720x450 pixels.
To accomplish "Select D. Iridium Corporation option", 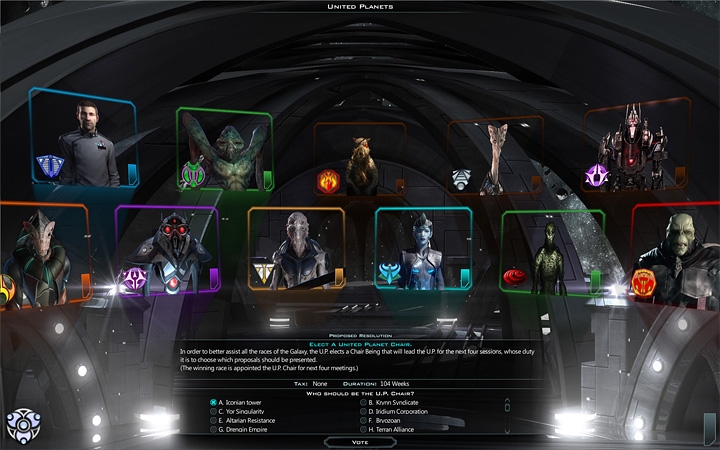I will tap(364, 412).
